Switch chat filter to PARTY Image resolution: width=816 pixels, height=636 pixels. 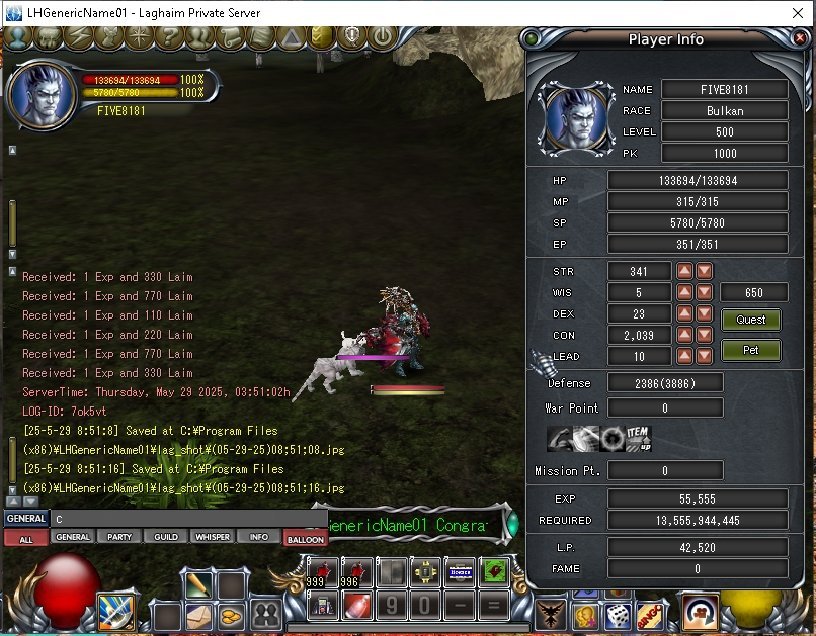[x=120, y=537]
